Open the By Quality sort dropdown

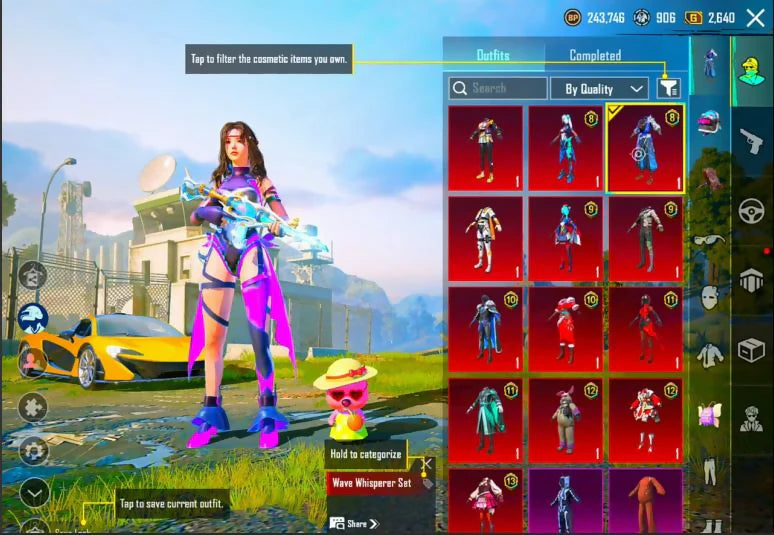(x=599, y=89)
